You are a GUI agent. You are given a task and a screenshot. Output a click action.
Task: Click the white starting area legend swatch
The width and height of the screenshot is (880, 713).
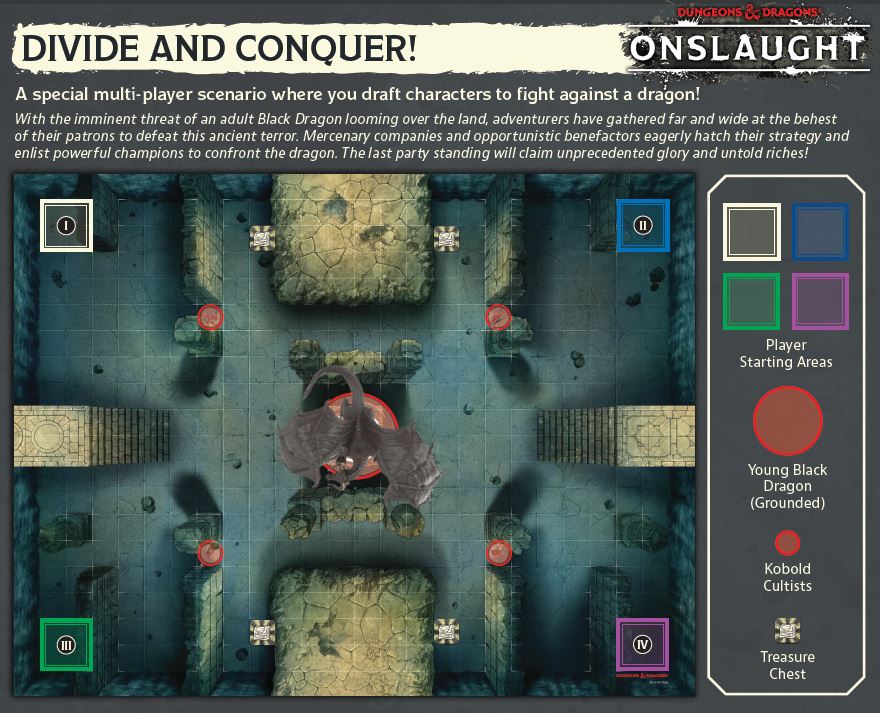pyautogui.click(x=752, y=232)
